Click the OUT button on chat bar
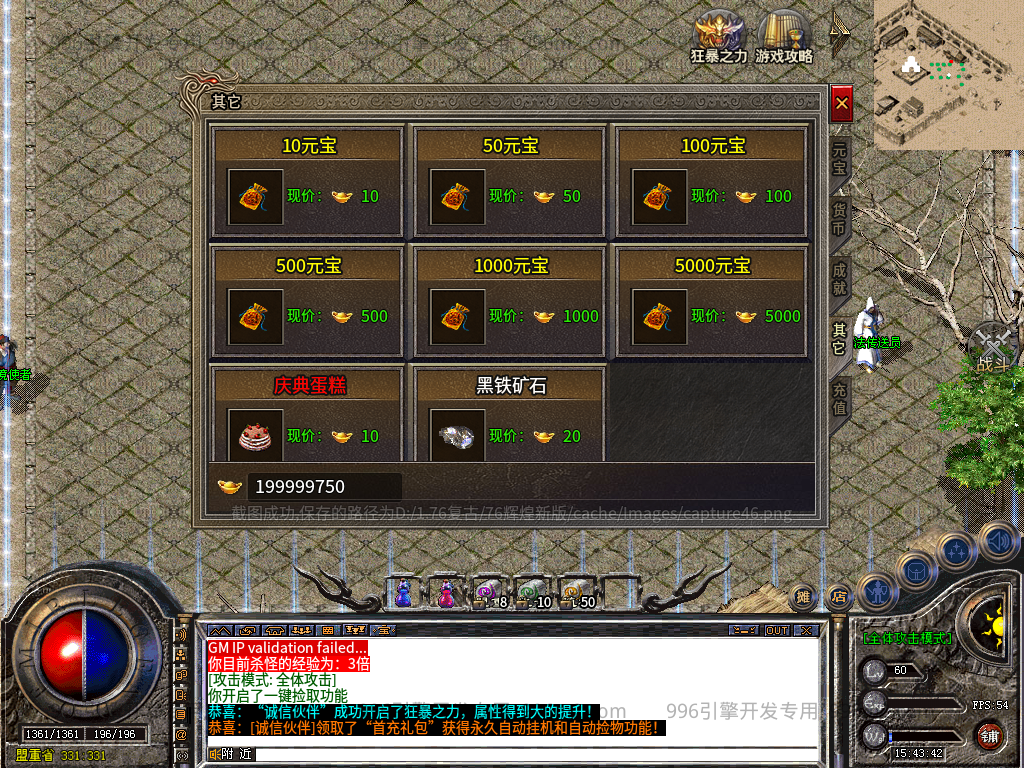The height and width of the screenshot is (768, 1024). click(777, 630)
